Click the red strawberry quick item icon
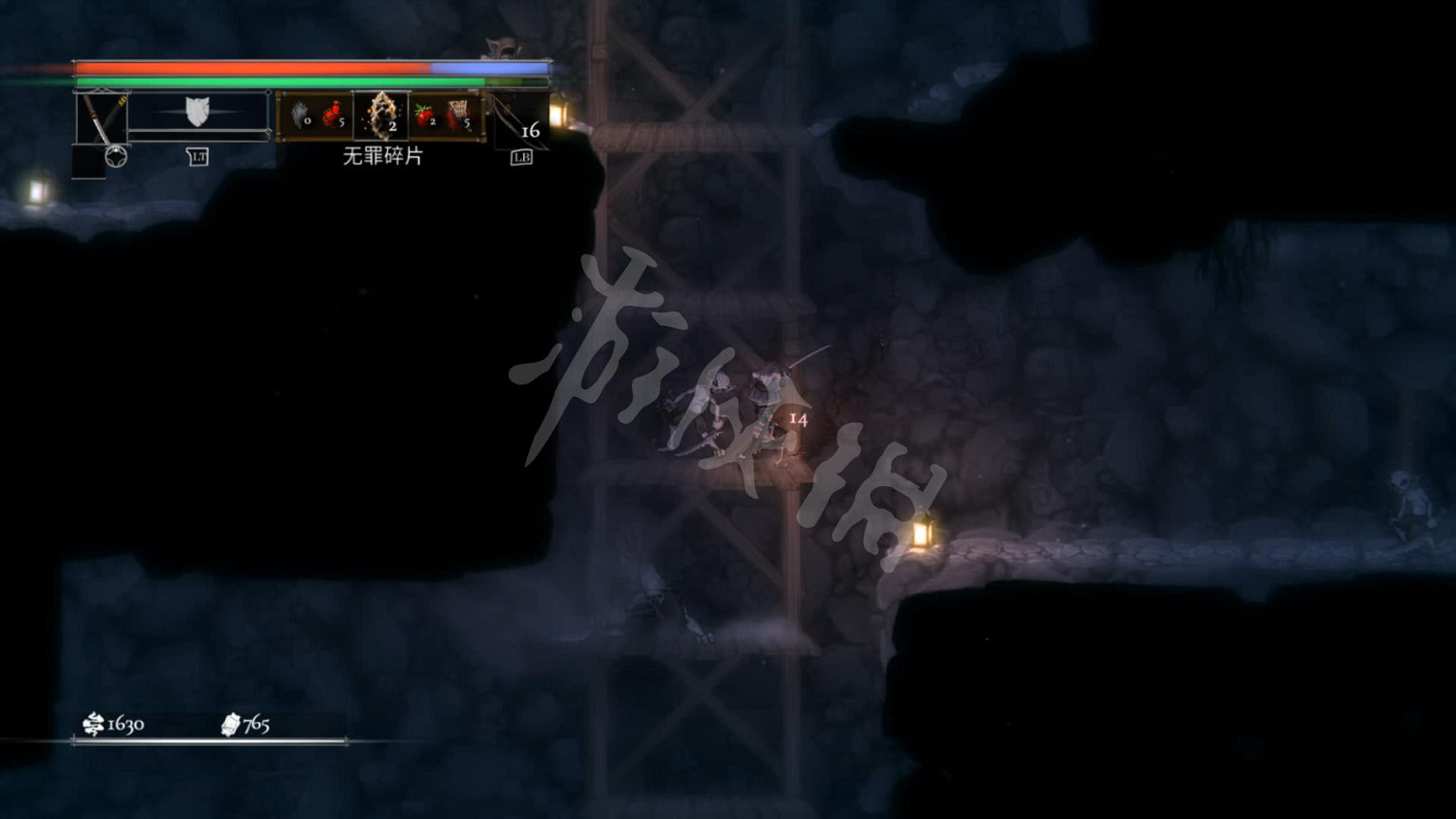The width and height of the screenshot is (1456, 819). [425, 115]
